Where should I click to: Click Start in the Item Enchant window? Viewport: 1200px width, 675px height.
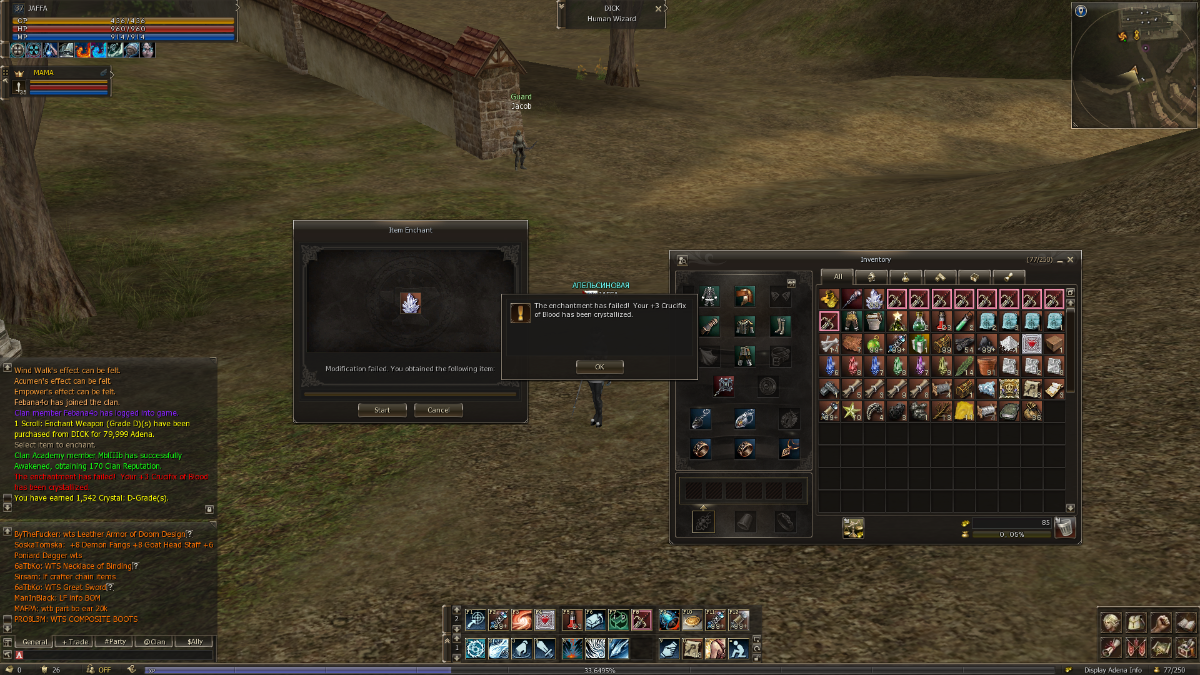point(382,410)
